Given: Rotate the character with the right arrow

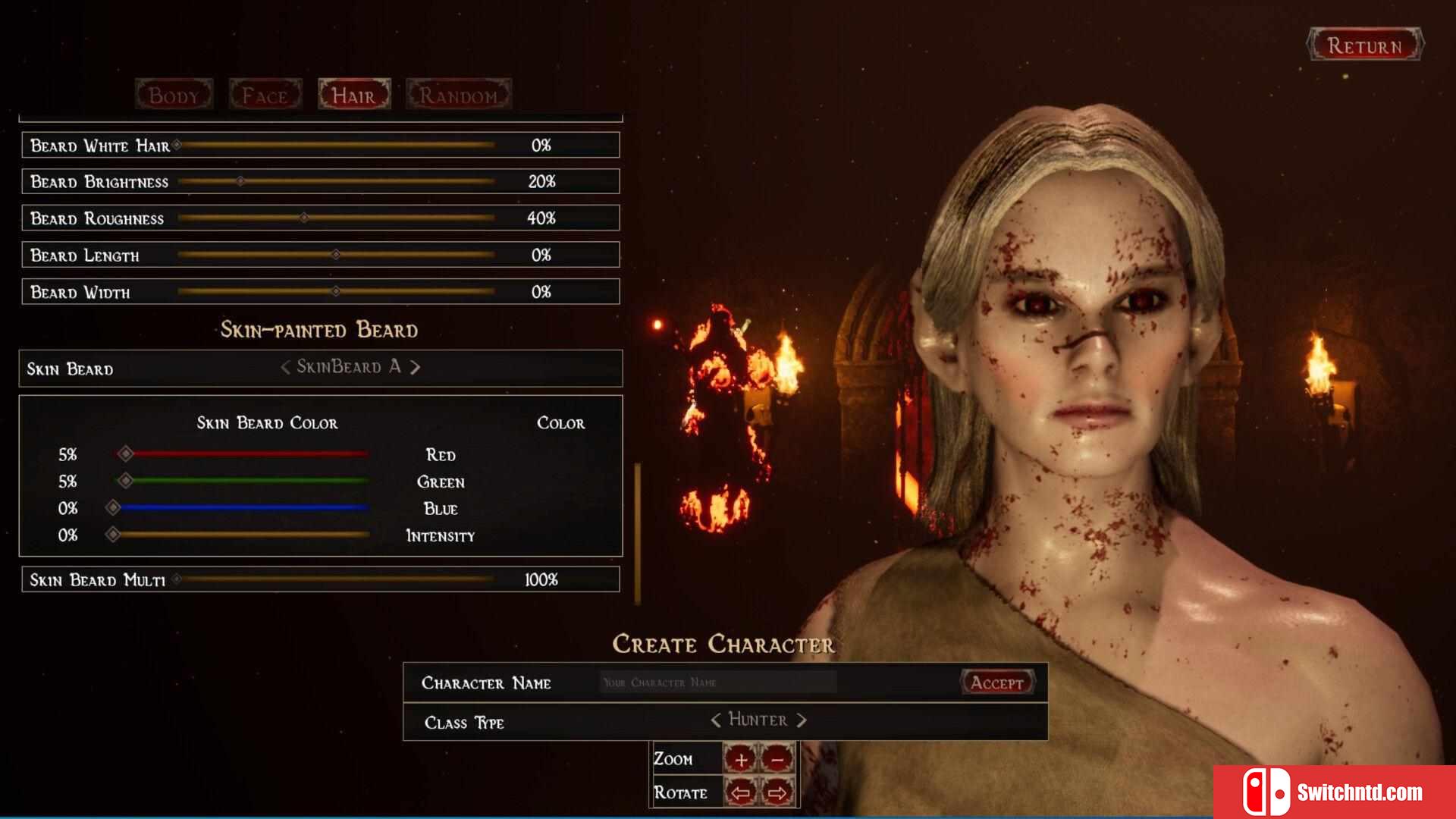Looking at the screenshot, I should point(777,793).
